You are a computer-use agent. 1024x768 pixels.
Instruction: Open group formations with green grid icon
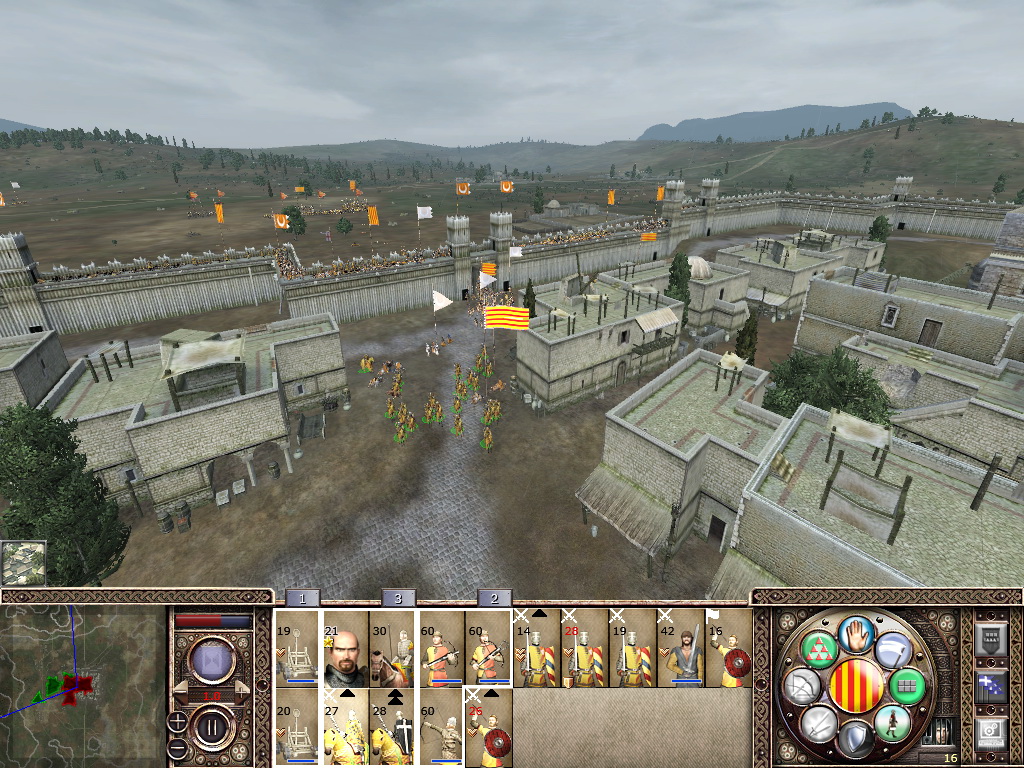(909, 686)
